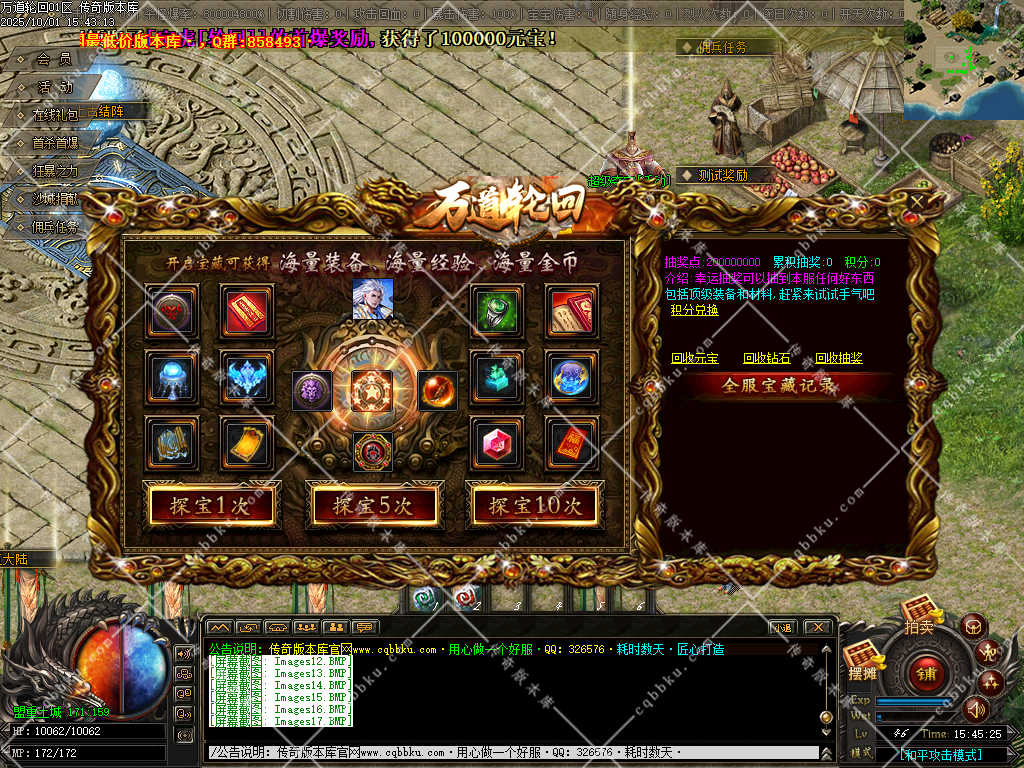The width and height of the screenshot is (1024, 768).
Task: Click the 回收钻石 diamond recycle link
Action: coord(766,358)
